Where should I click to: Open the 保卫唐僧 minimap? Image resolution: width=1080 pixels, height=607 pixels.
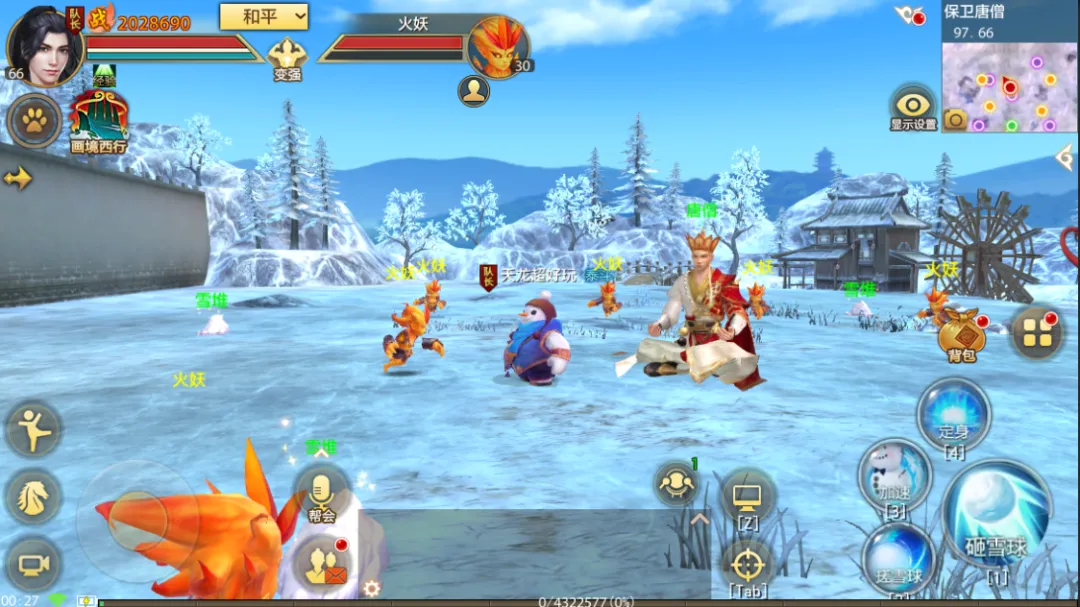[1009, 88]
